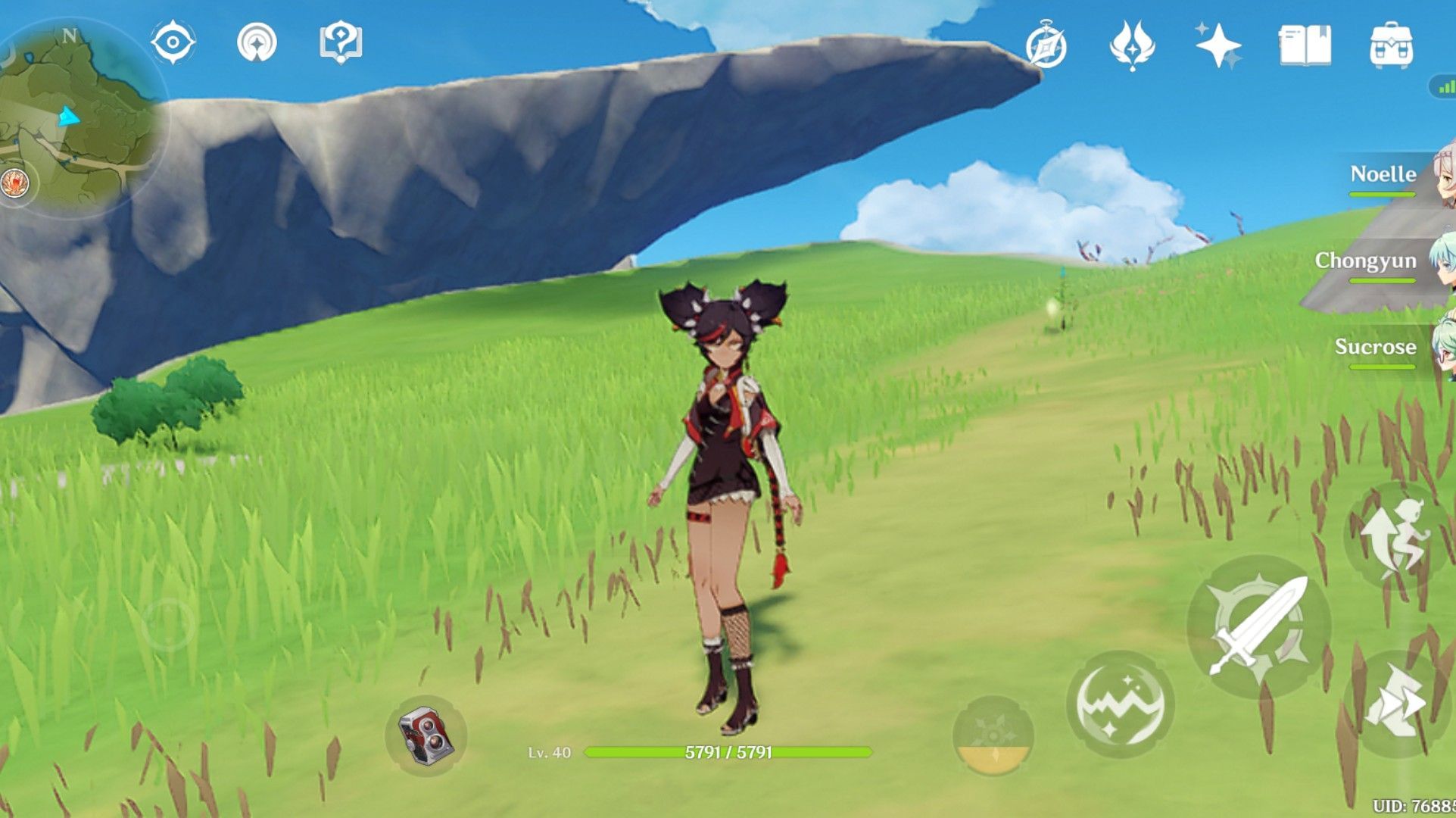Open the battle pass winged icon

click(1132, 45)
